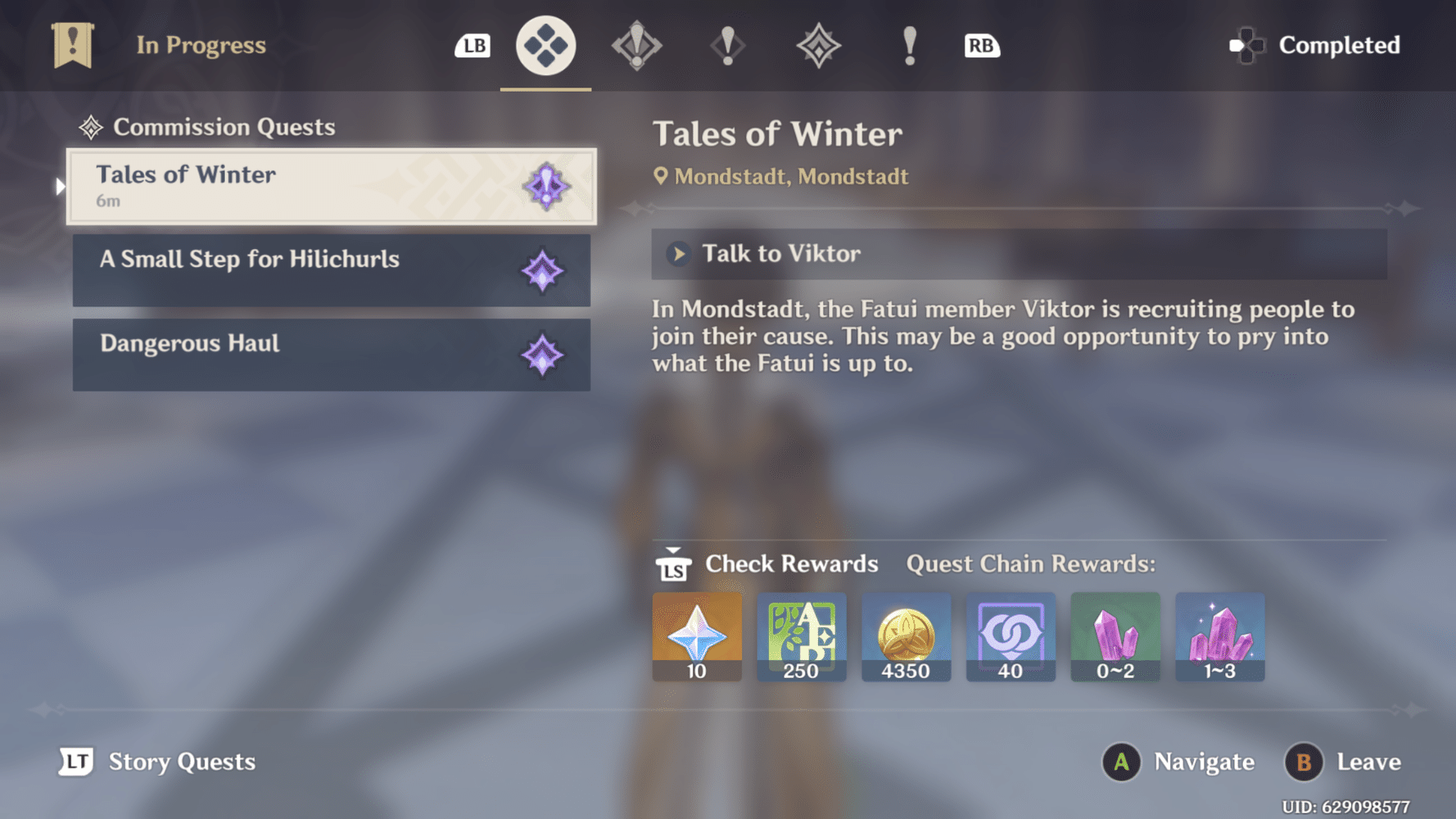This screenshot has width=1456, height=819.
Task: Select the yellow exclamation event quest icon
Action: tap(907, 47)
